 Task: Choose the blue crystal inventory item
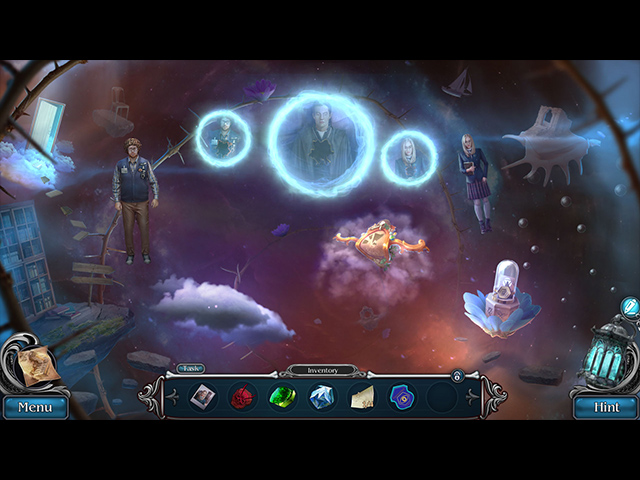322,397
